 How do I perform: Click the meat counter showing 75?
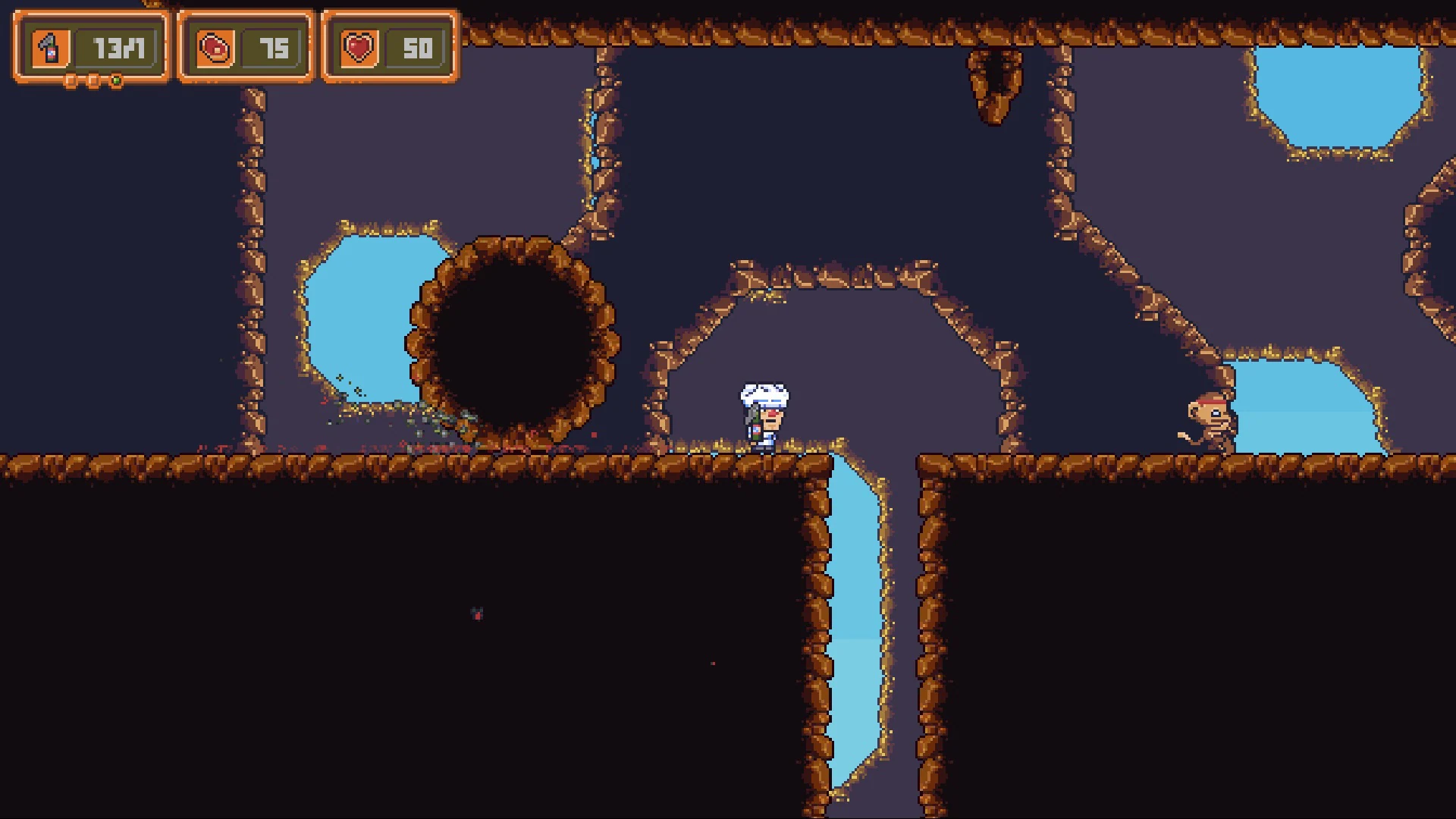[x=278, y=47]
